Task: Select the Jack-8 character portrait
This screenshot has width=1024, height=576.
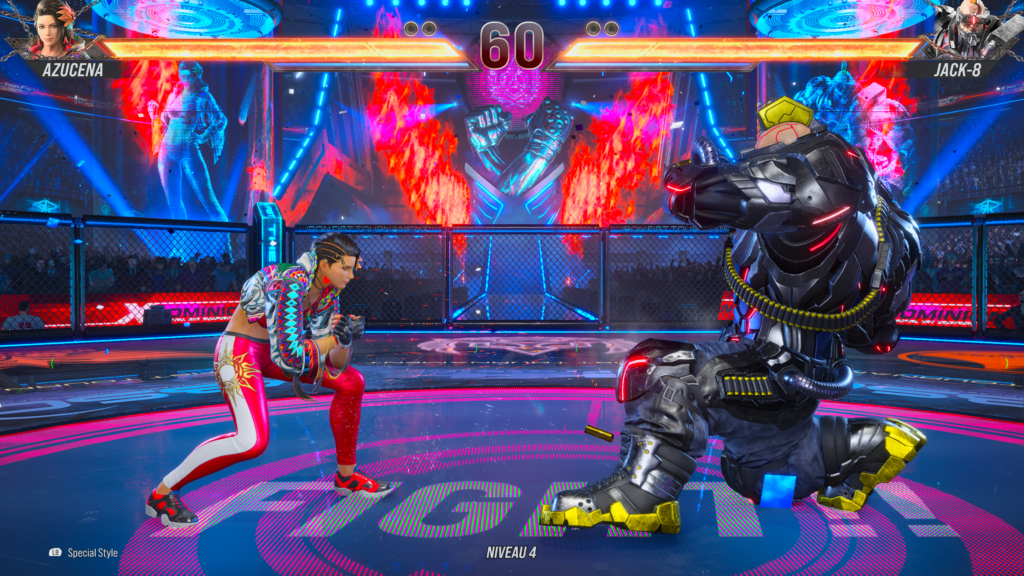Action: tap(968, 28)
